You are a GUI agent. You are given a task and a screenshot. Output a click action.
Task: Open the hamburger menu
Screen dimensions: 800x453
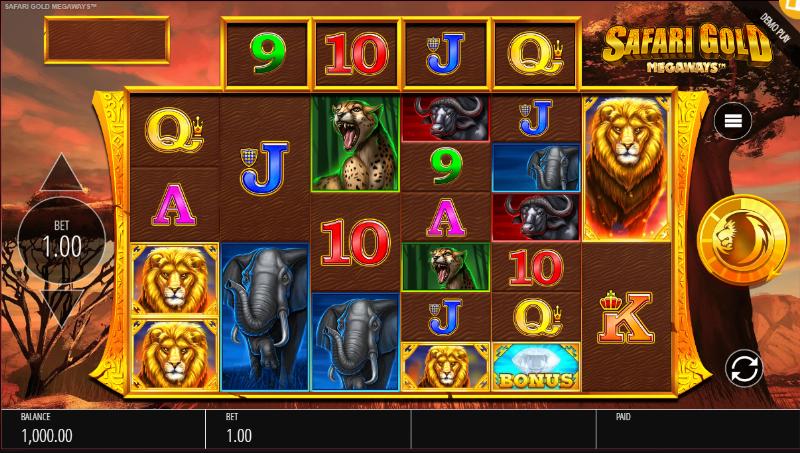click(x=733, y=121)
